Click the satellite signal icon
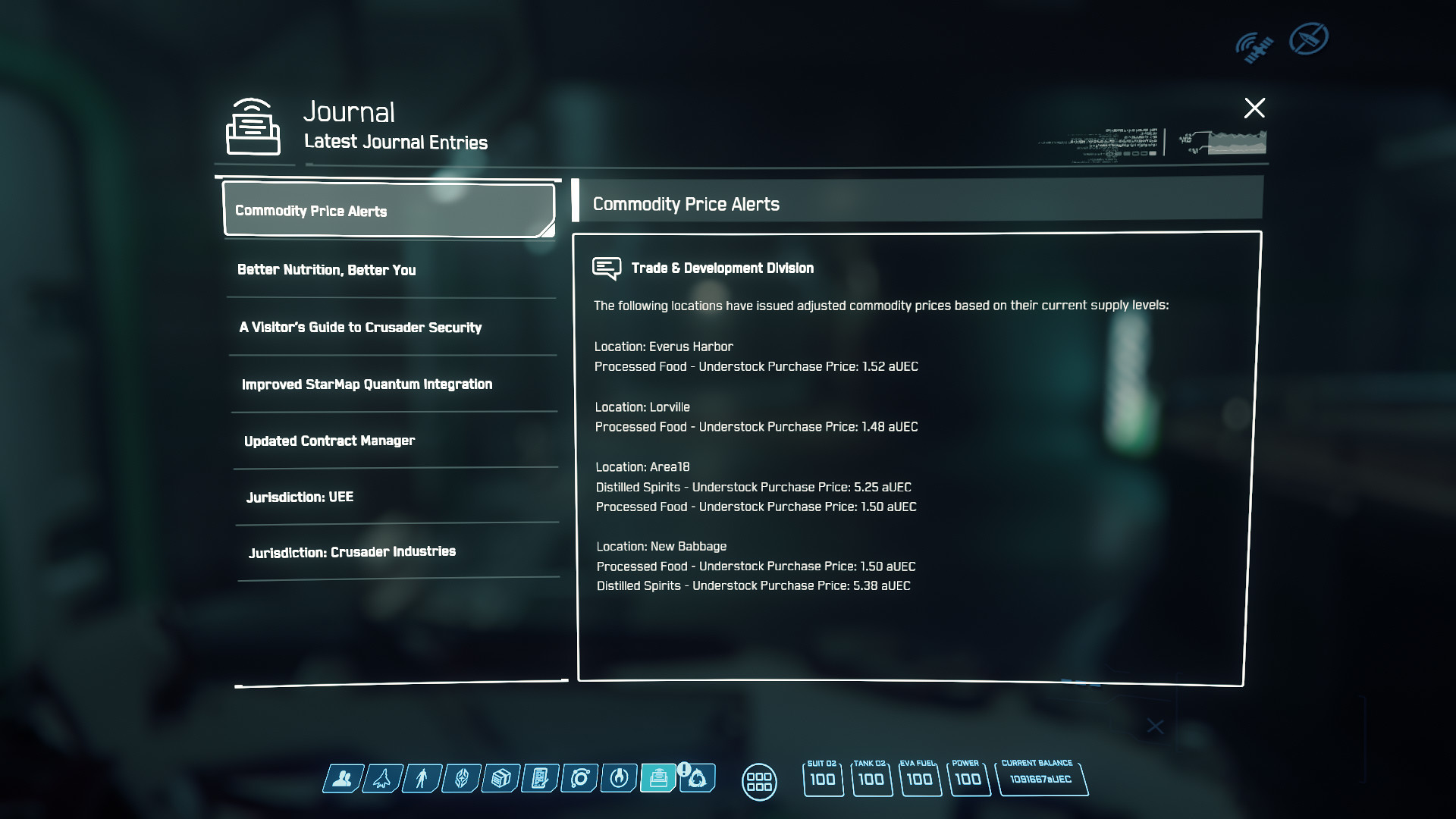 (1254, 47)
